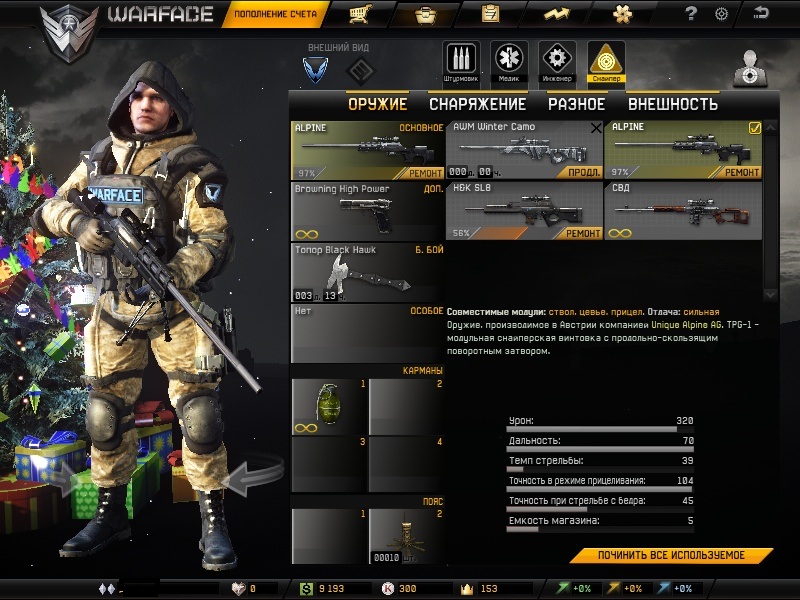800x600 pixels.
Task: Open the clipboard contracts icon
Action: [x=490, y=14]
